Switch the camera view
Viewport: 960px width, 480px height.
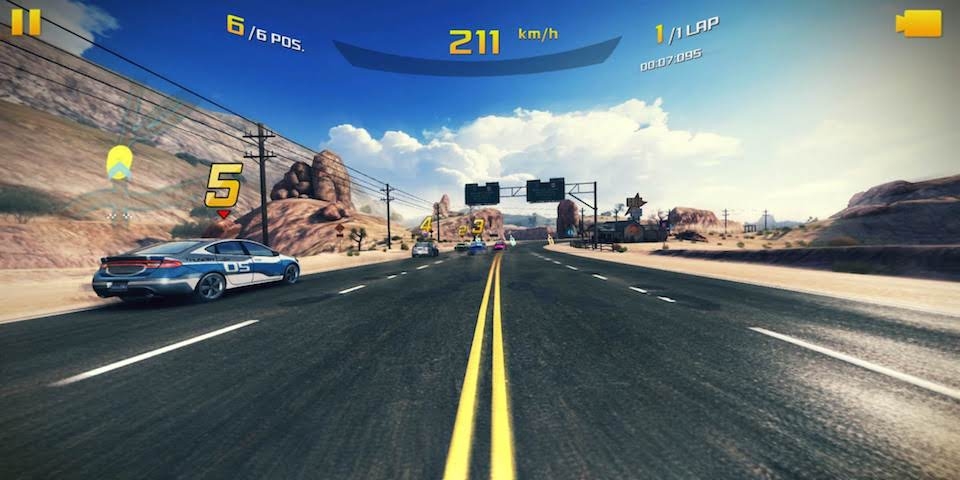click(x=919, y=23)
